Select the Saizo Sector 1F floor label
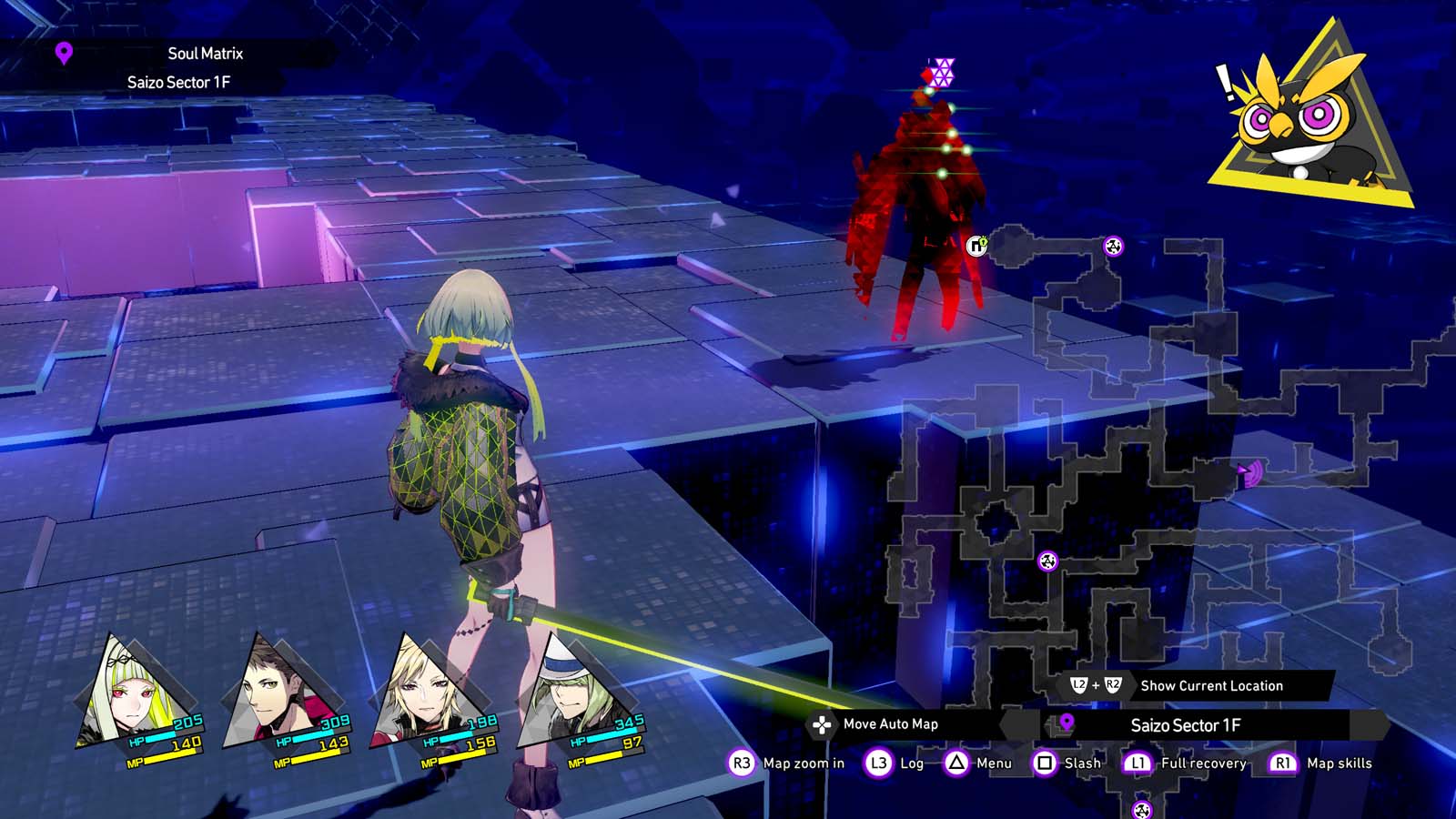 pyautogui.click(x=1185, y=725)
